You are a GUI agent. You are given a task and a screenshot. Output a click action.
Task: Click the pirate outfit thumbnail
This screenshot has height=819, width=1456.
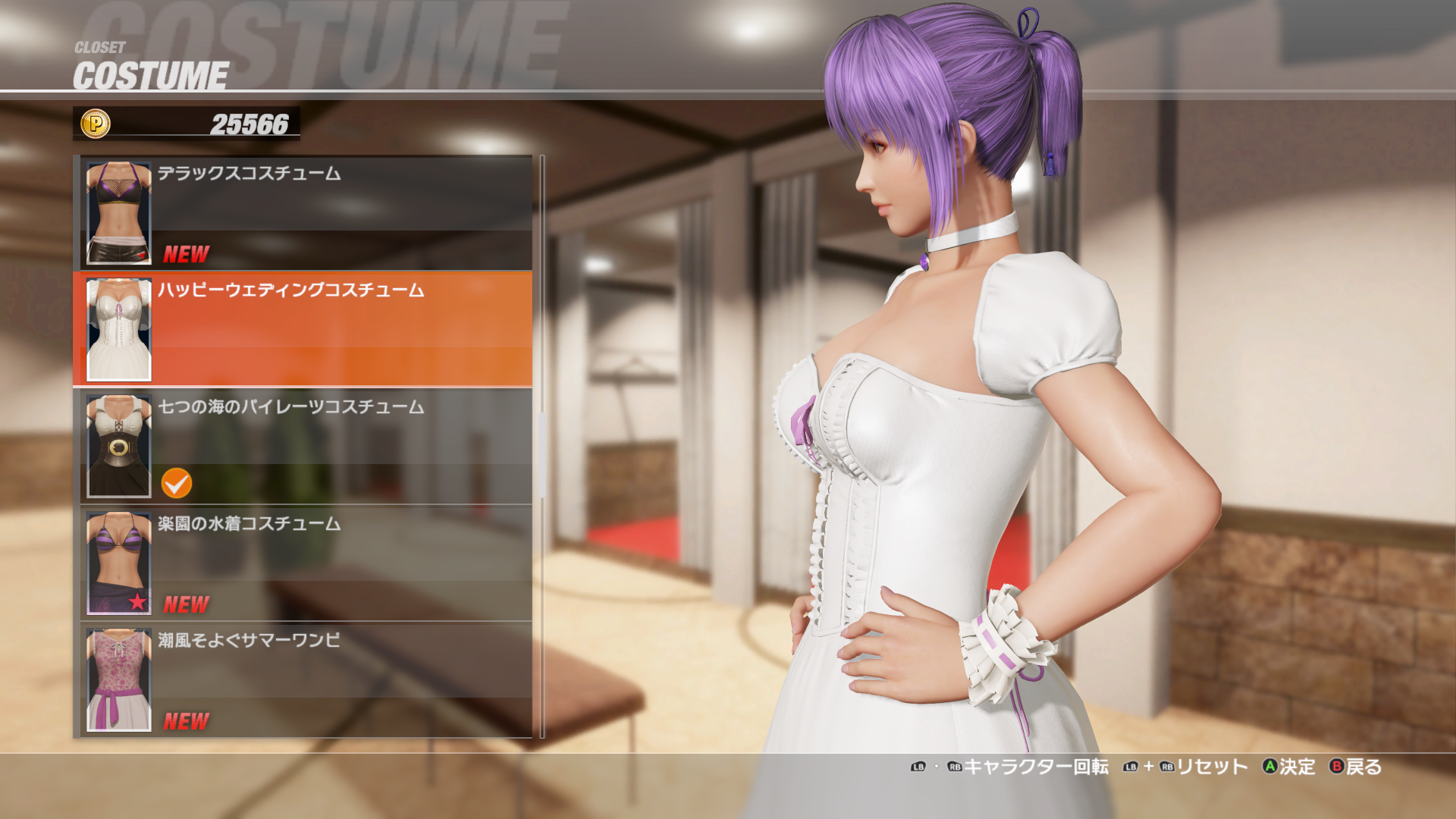pos(119,446)
